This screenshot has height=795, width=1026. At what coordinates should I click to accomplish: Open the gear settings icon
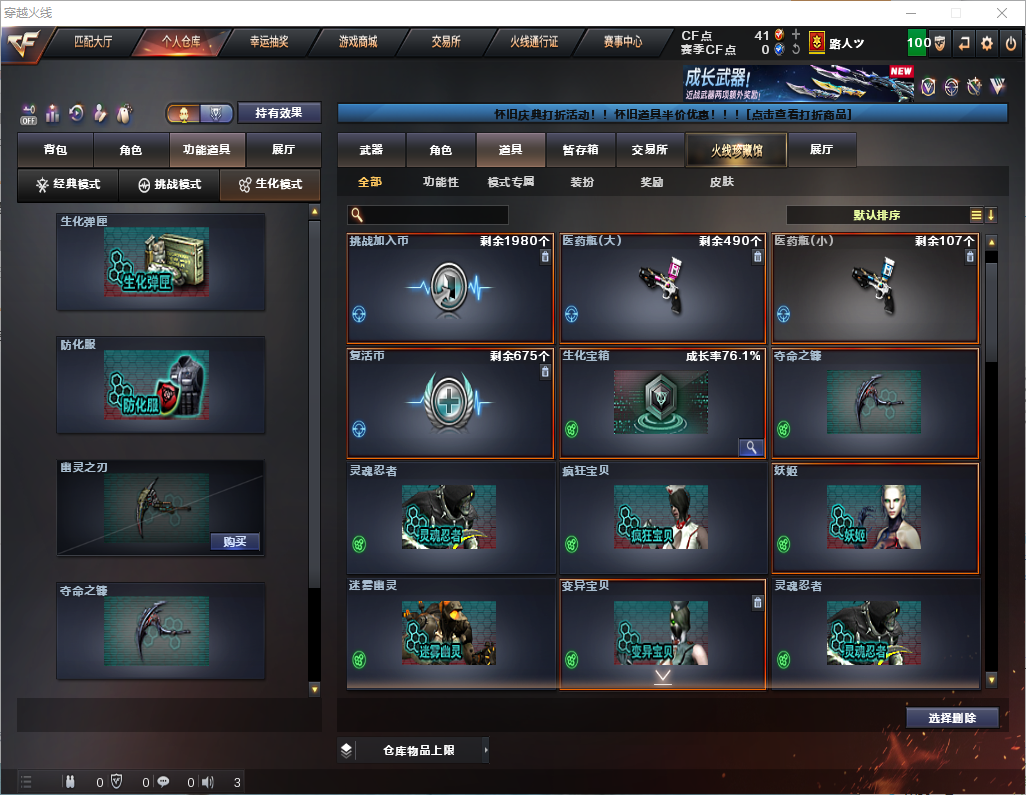click(987, 43)
